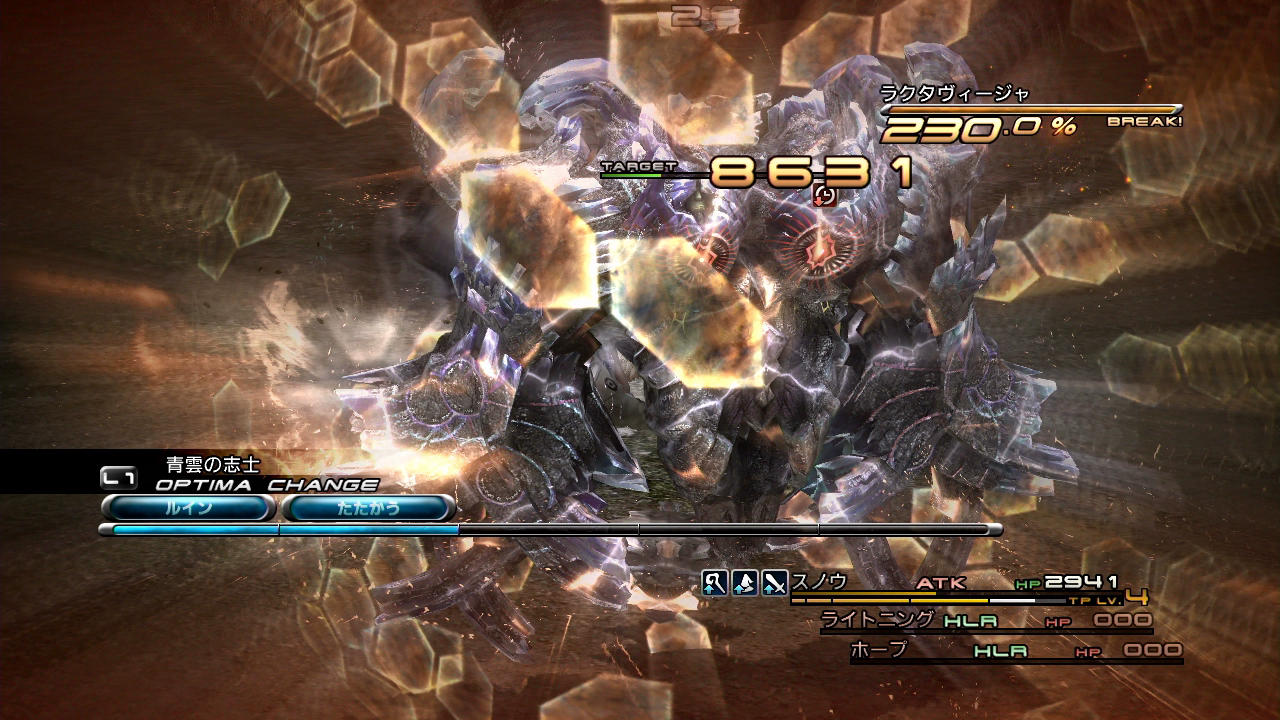The width and height of the screenshot is (1280, 720).
Task: Inspect the staff buff icon beside スノウ
Action: (714, 582)
